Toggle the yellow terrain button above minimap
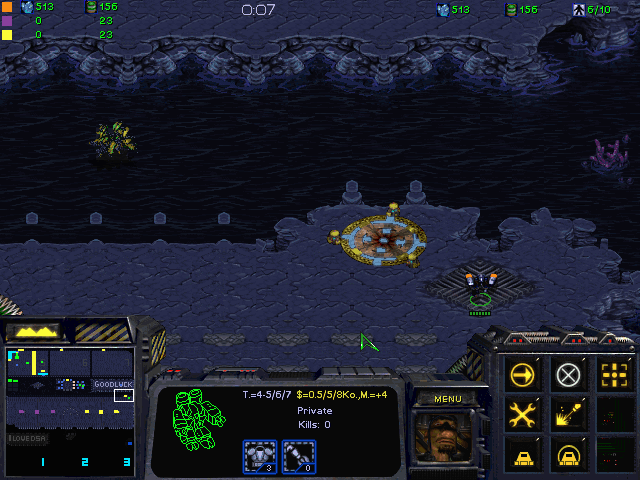Screen dimensions: 640x480 tap(33, 331)
